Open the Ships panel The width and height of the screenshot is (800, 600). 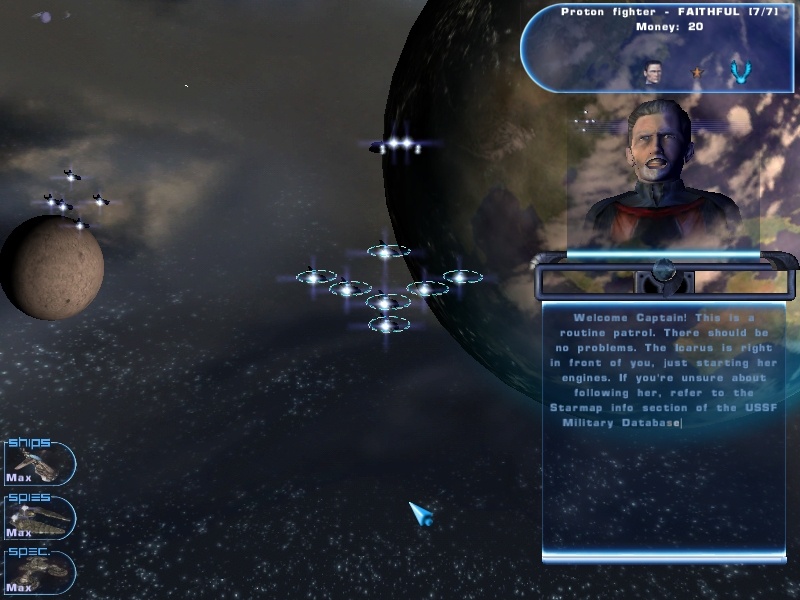[40, 464]
